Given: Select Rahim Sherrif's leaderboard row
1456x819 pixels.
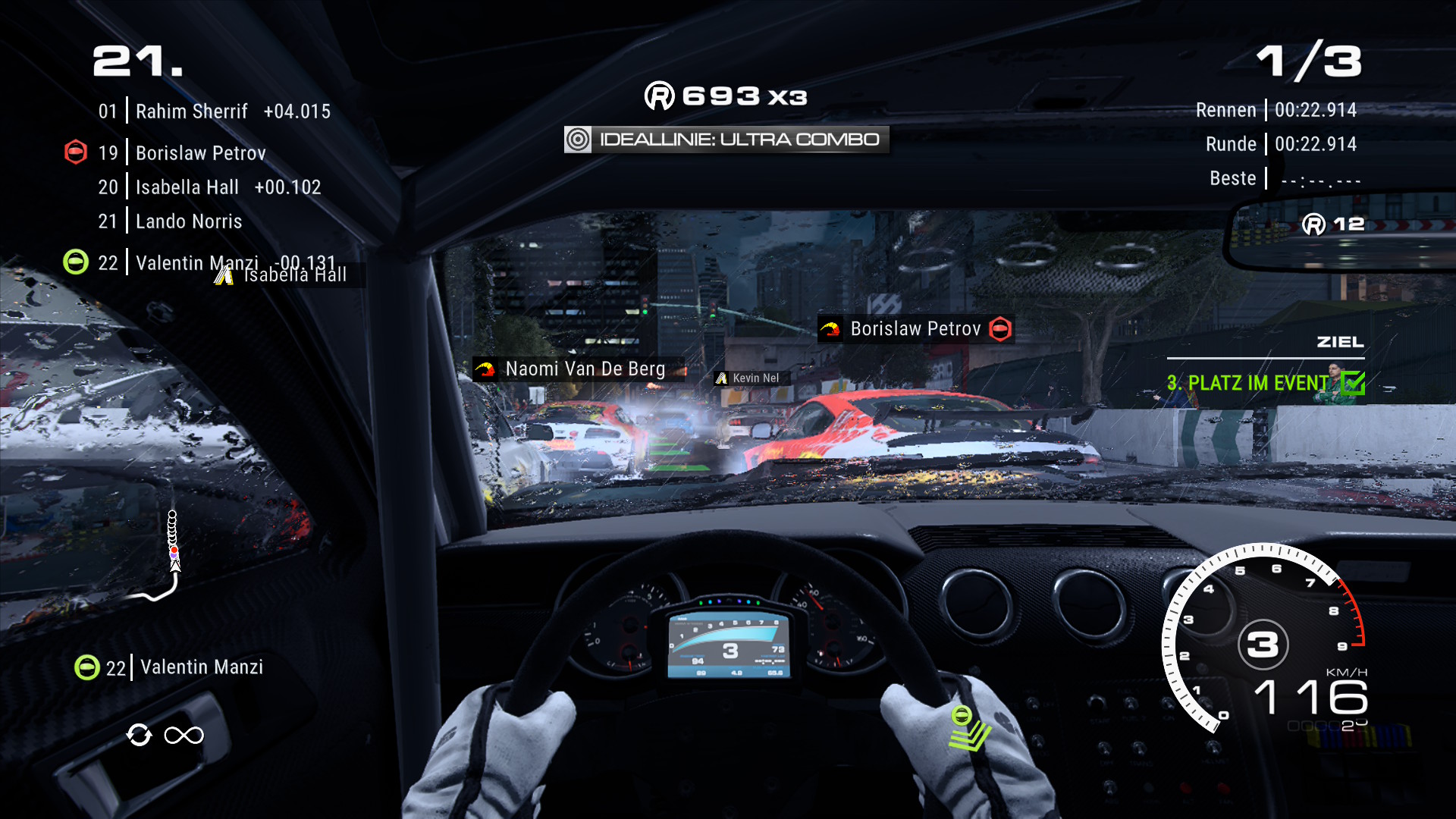Looking at the screenshot, I should (214, 111).
